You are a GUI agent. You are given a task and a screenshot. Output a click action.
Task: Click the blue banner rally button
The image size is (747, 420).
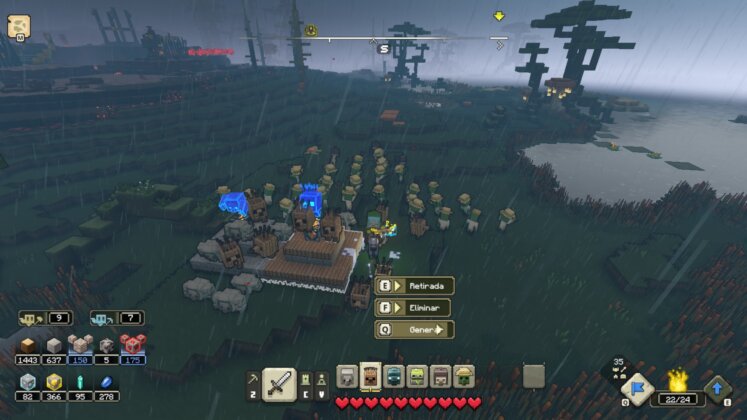pyautogui.click(x=636, y=388)
